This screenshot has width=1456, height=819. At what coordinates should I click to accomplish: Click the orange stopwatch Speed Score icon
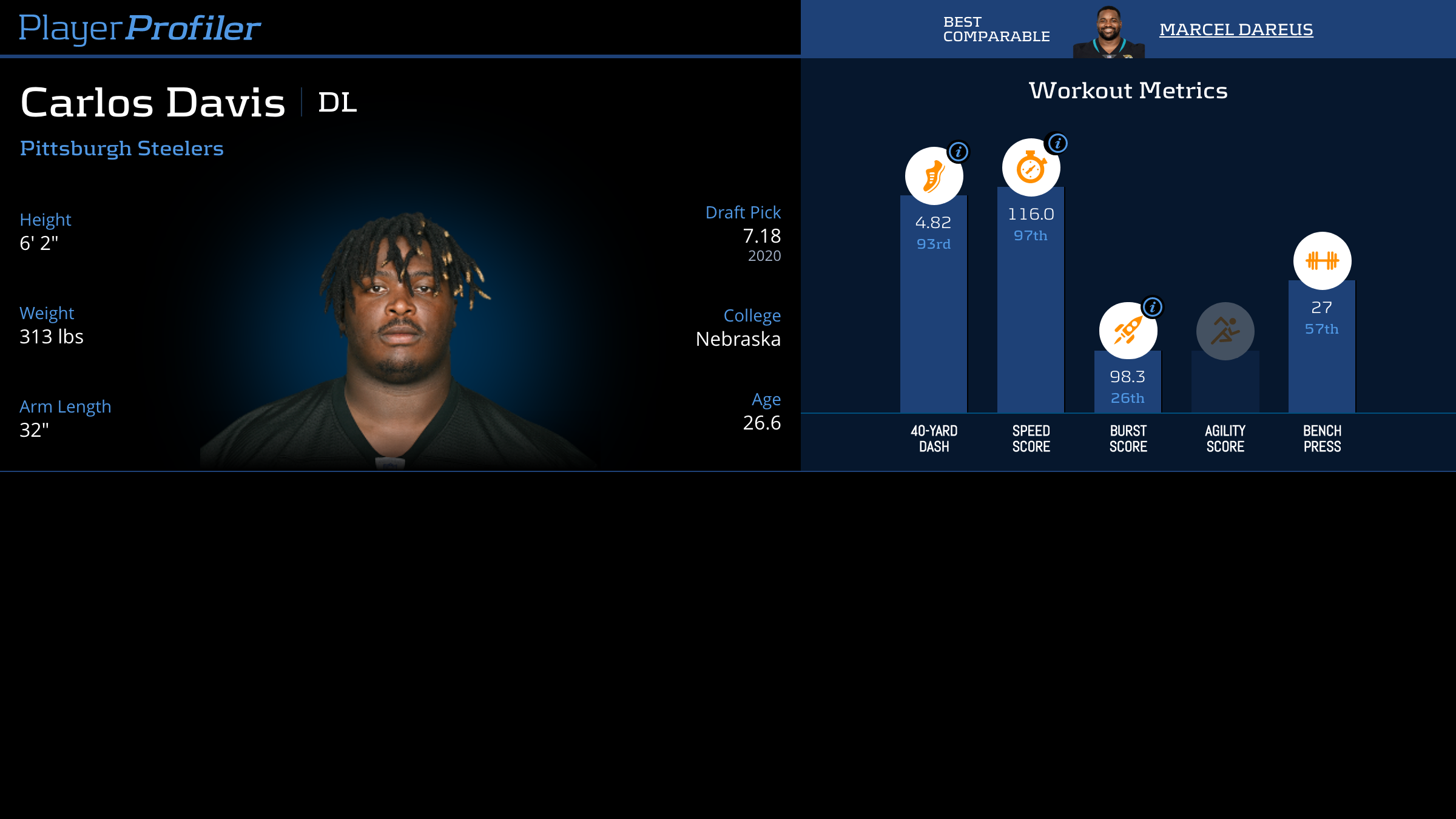(1030, 169)
